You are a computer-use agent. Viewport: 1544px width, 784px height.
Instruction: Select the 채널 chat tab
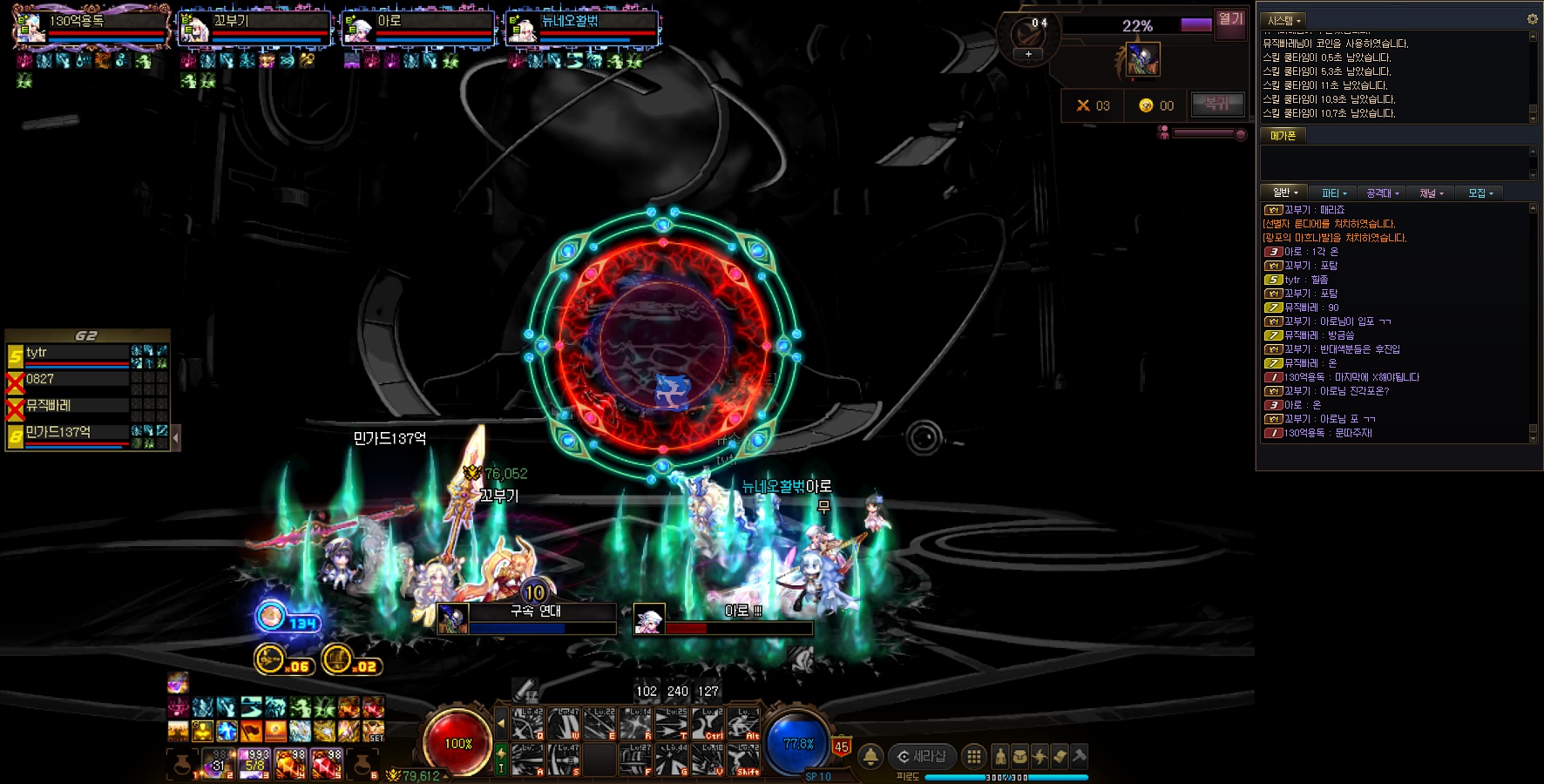(x=1431, y=193)
